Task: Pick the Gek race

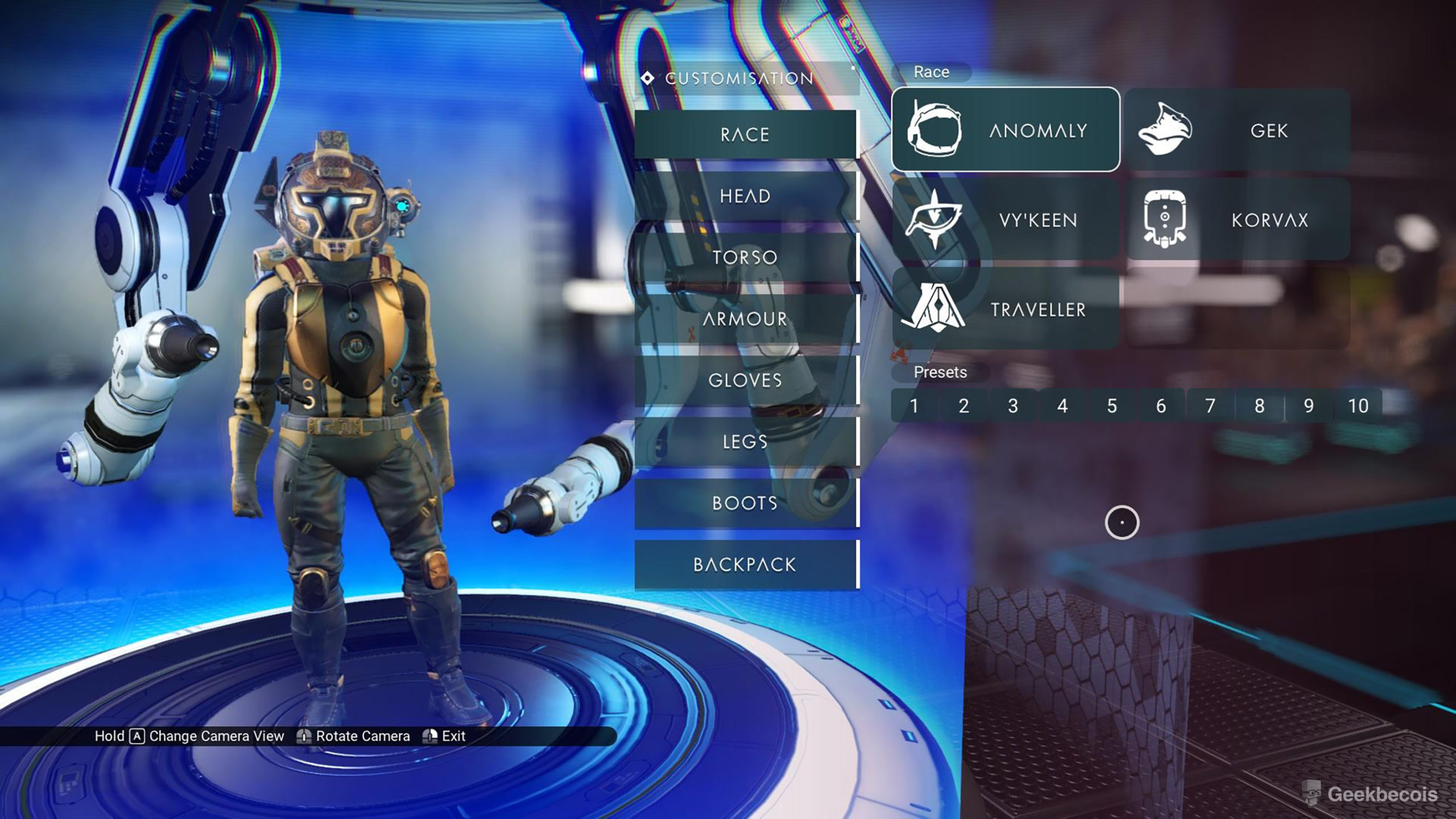Action: 1238,130
